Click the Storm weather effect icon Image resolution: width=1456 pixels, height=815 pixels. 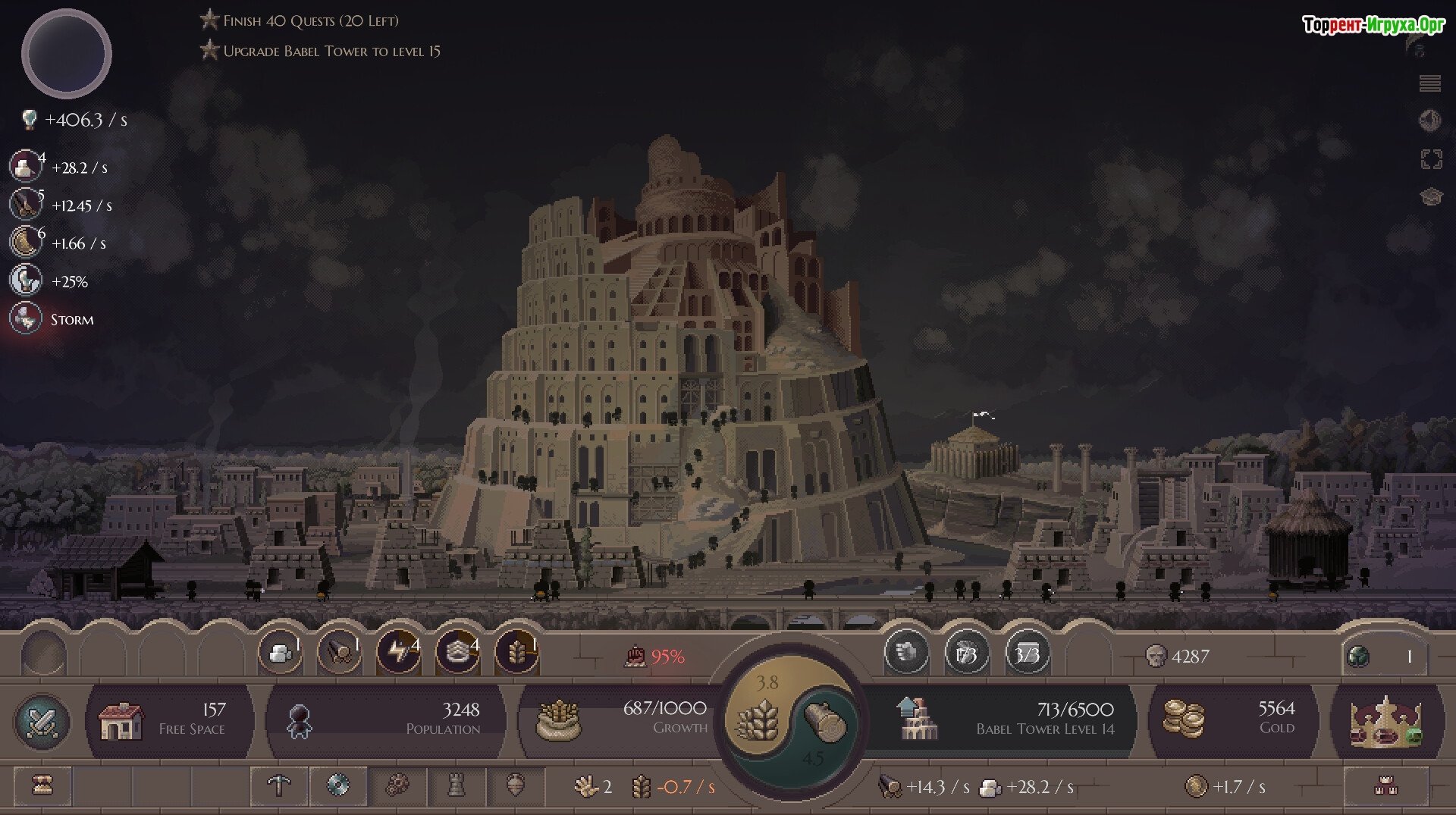(x=26, y=319)
